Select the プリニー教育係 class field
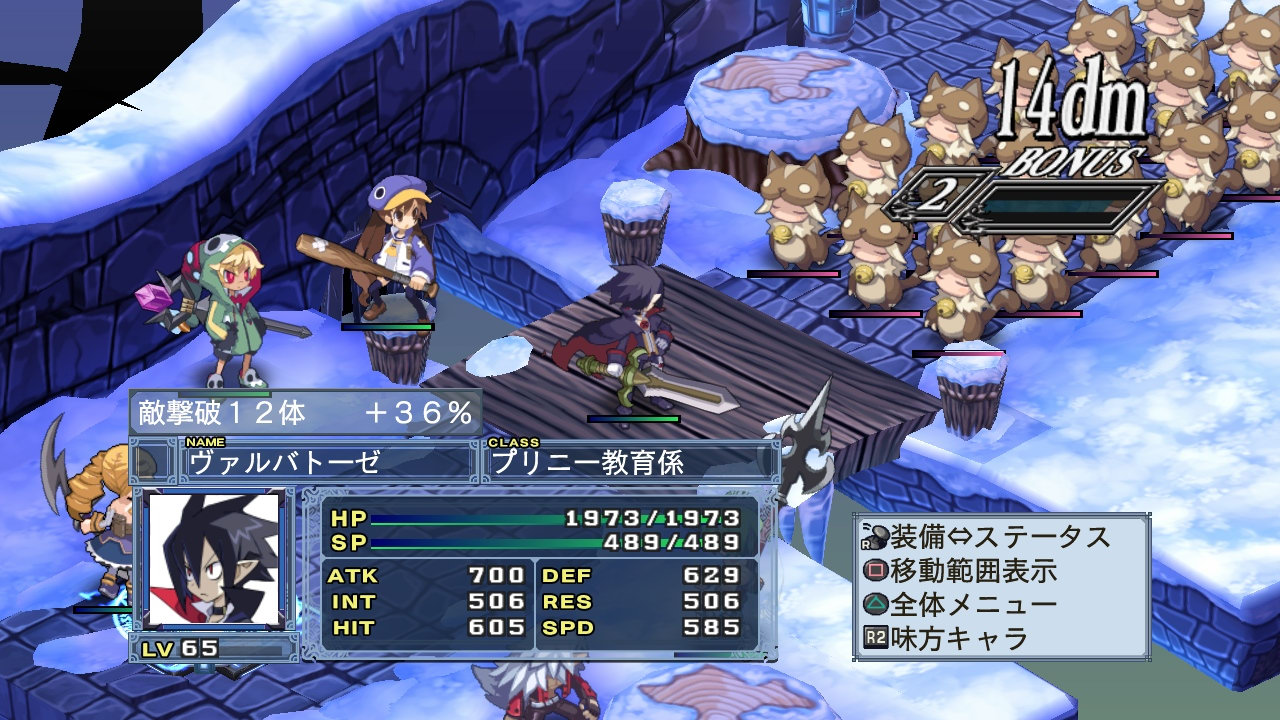 tap(628, 462)
